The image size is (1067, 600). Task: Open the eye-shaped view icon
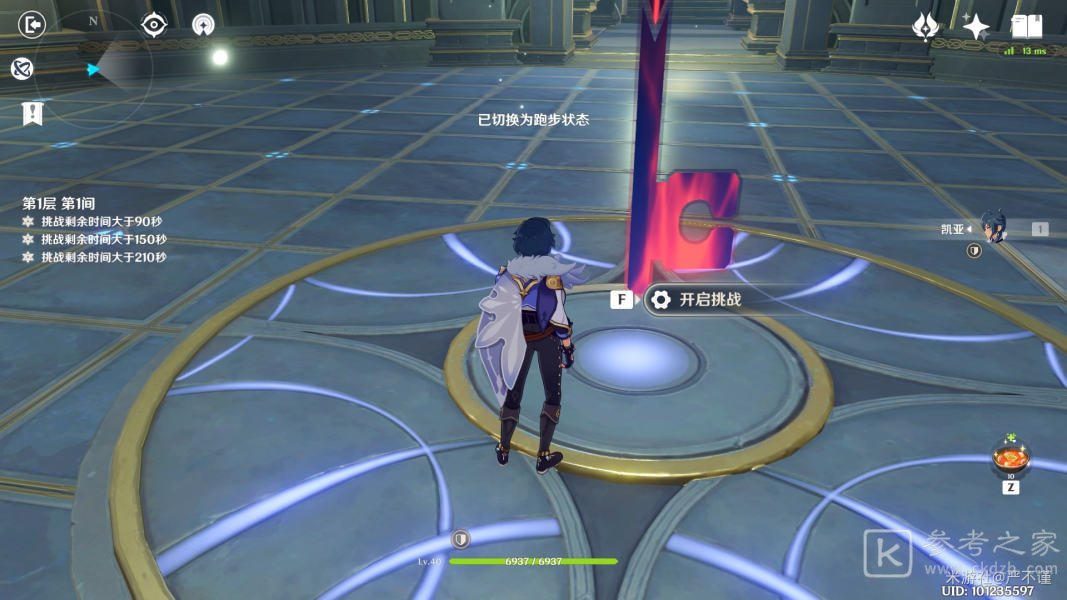click(153, 24)
